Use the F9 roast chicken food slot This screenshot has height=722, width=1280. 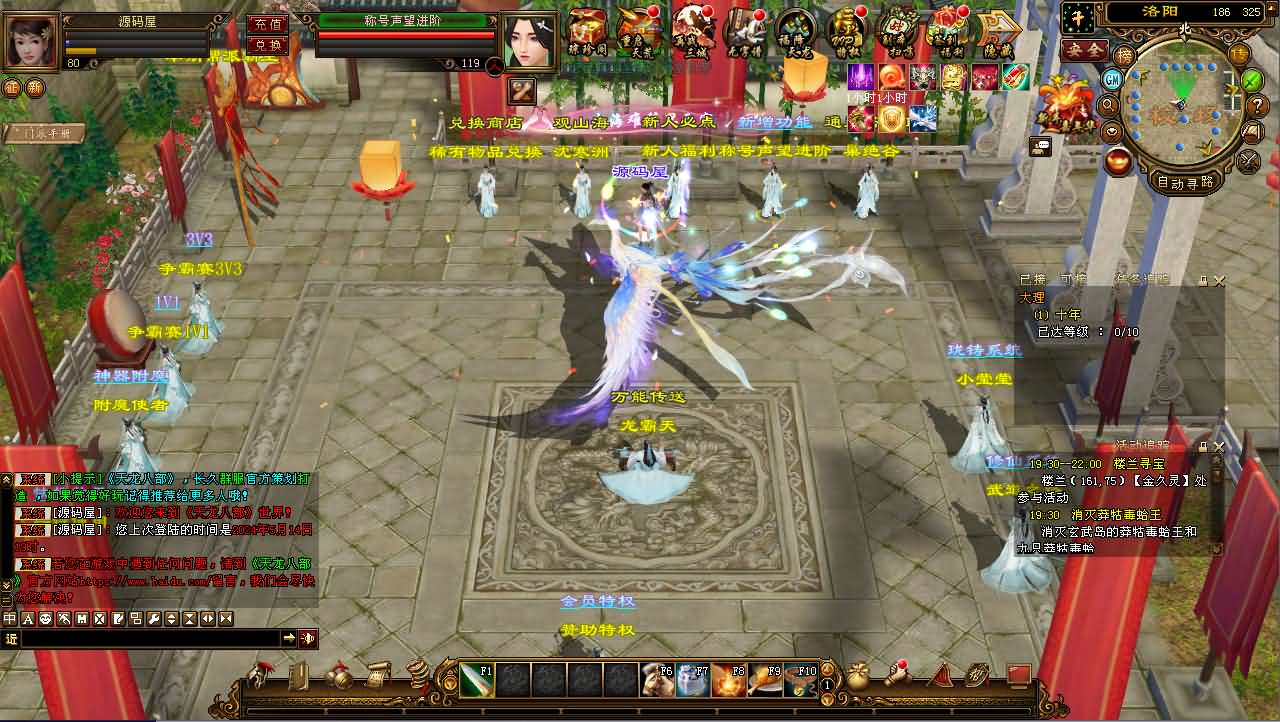coord(765,680)
